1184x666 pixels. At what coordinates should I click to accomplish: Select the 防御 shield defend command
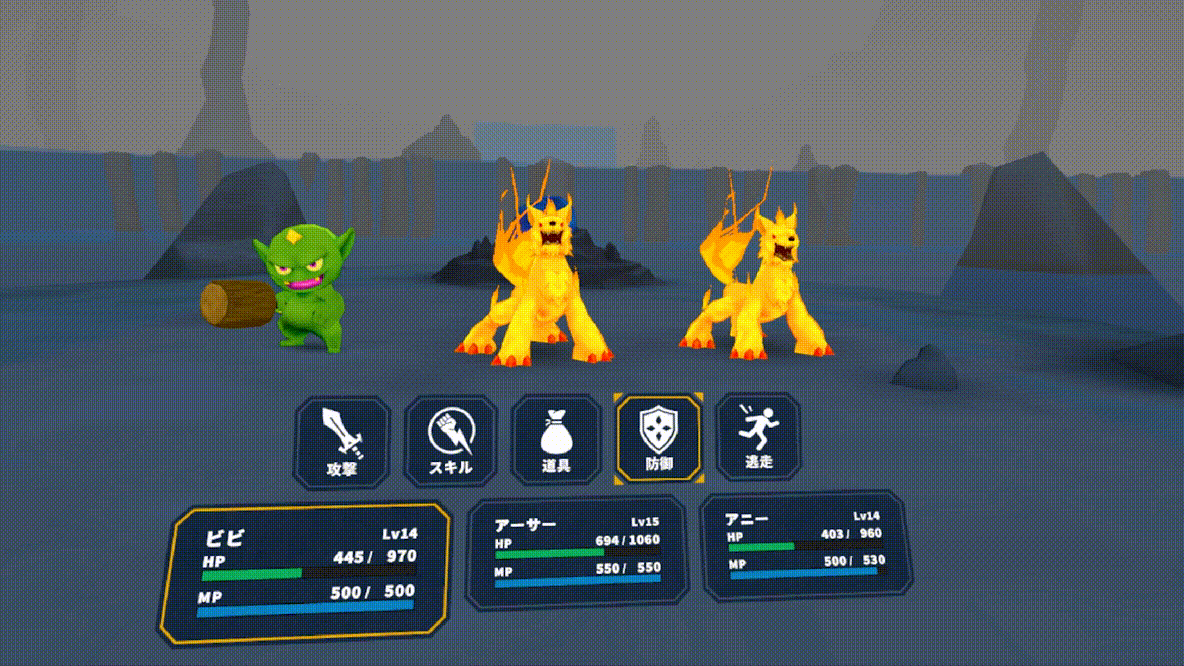659,438
